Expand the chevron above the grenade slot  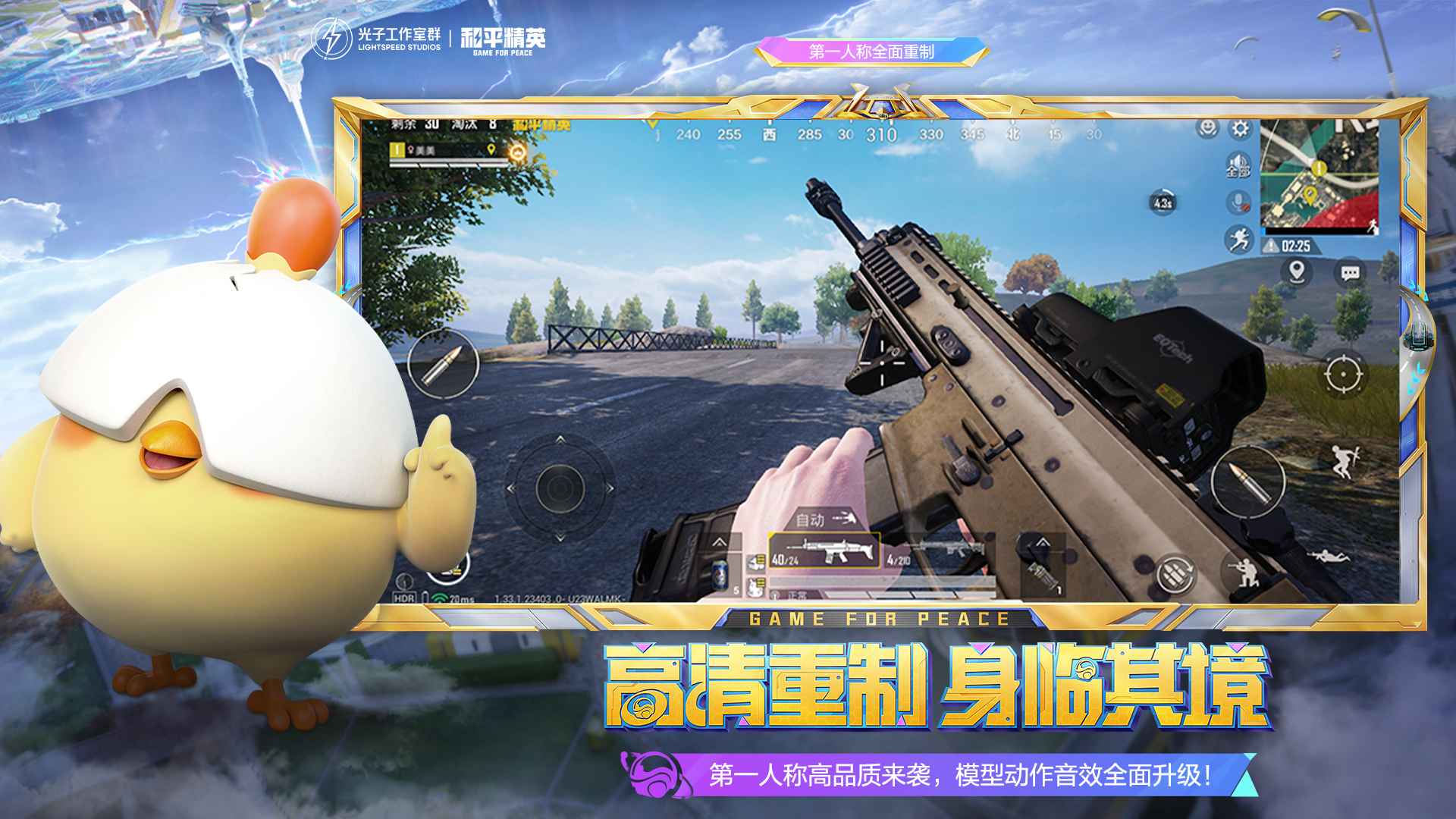(1041, 543)
